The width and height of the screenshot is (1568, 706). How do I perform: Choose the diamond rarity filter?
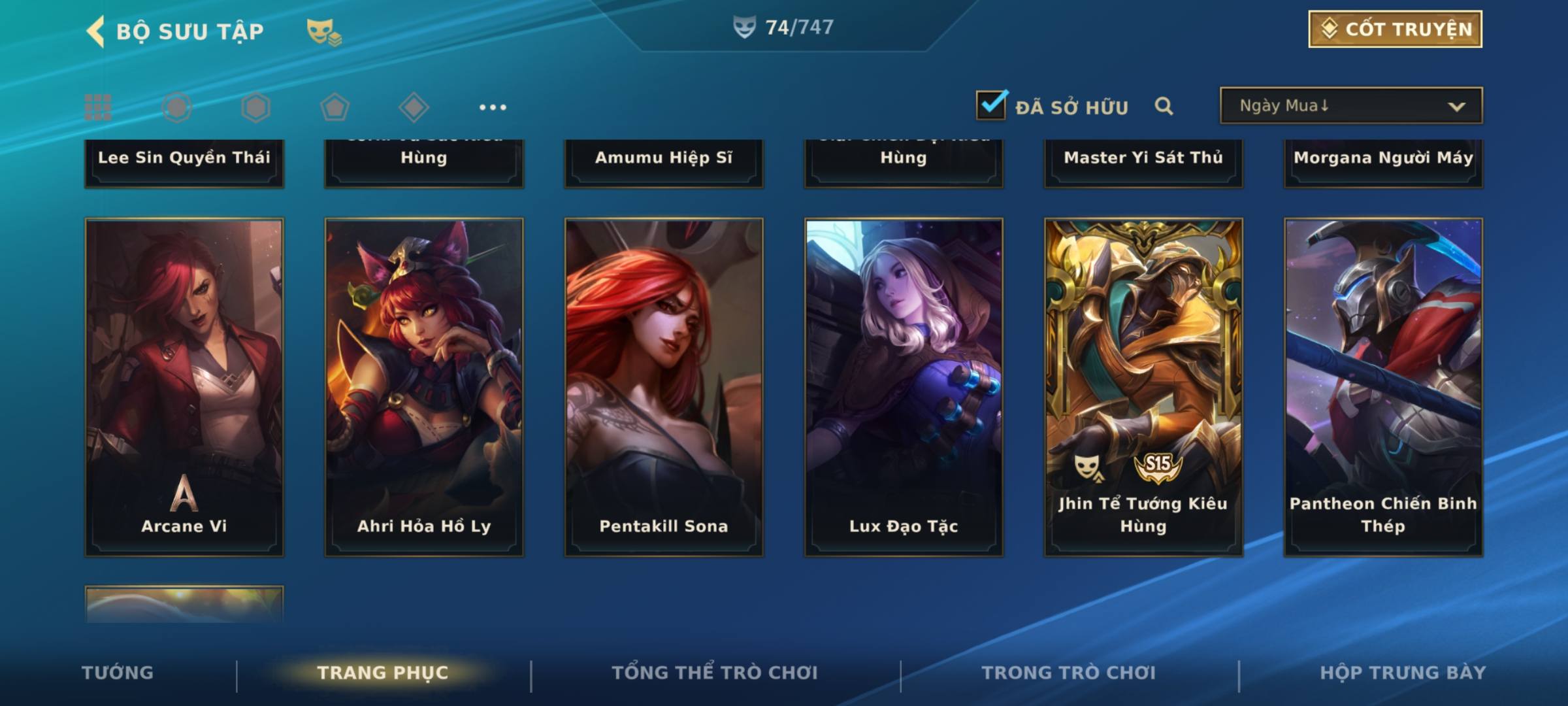[x=414, y=107]
